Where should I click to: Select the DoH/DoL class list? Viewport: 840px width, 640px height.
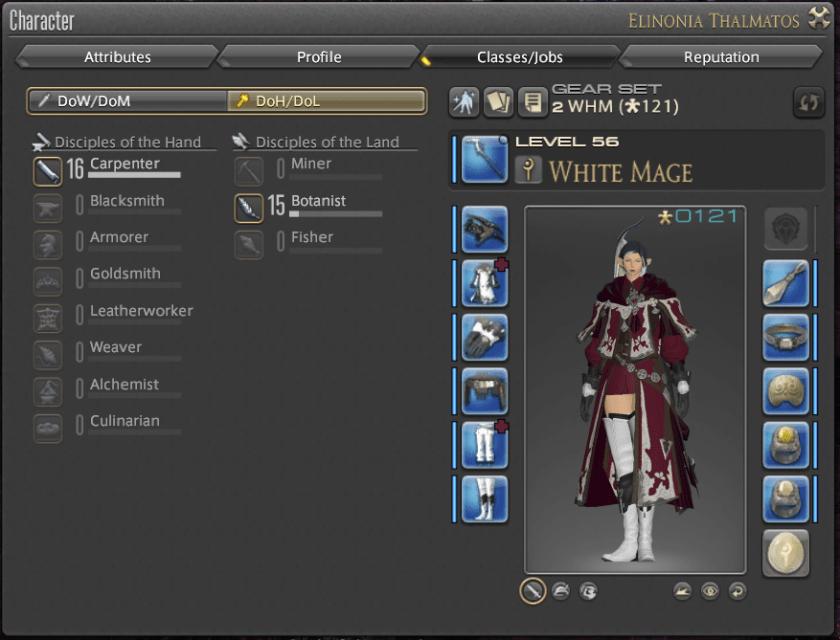(327, 101)
